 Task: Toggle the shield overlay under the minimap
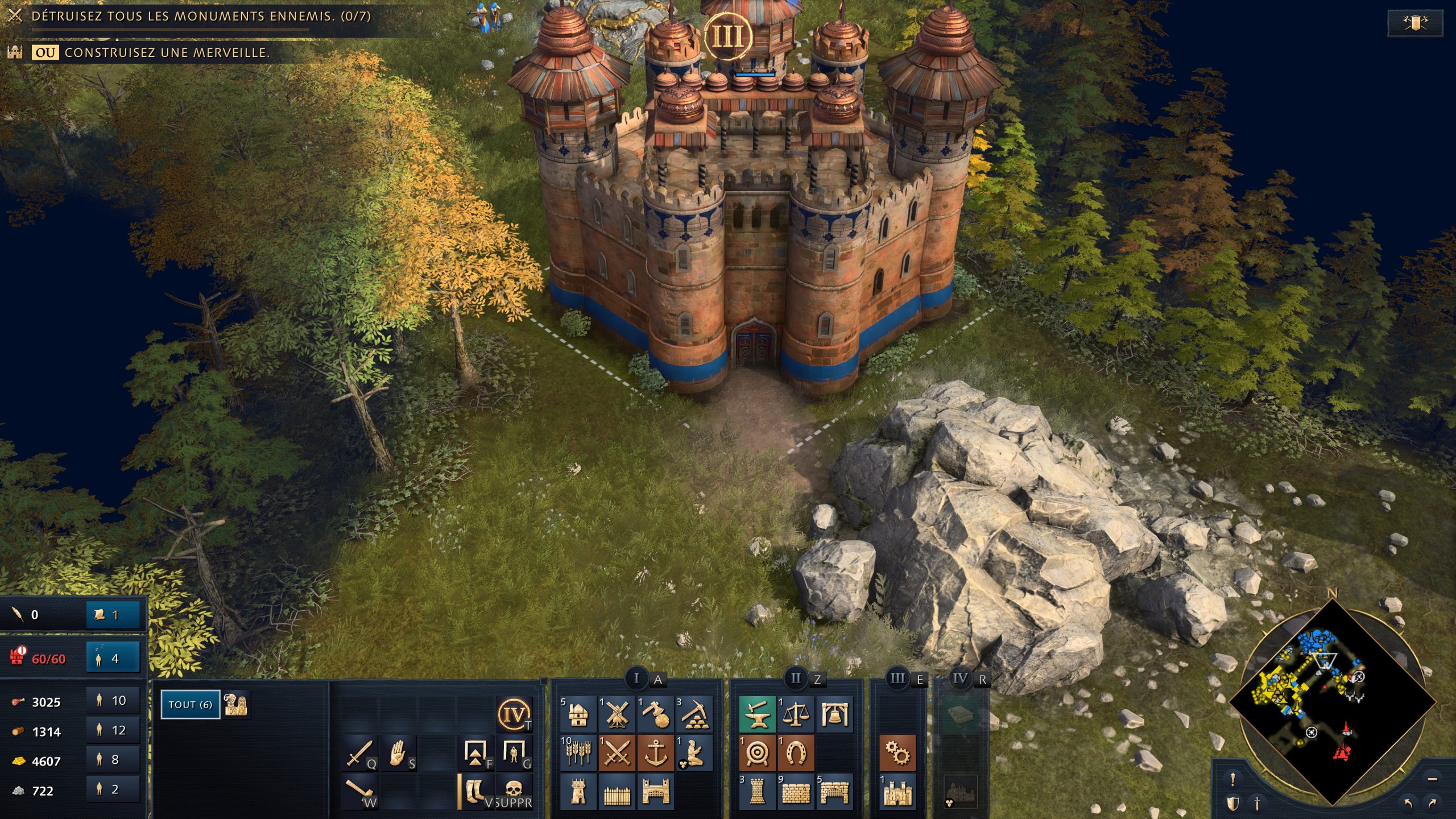[x=1232, y=804]
